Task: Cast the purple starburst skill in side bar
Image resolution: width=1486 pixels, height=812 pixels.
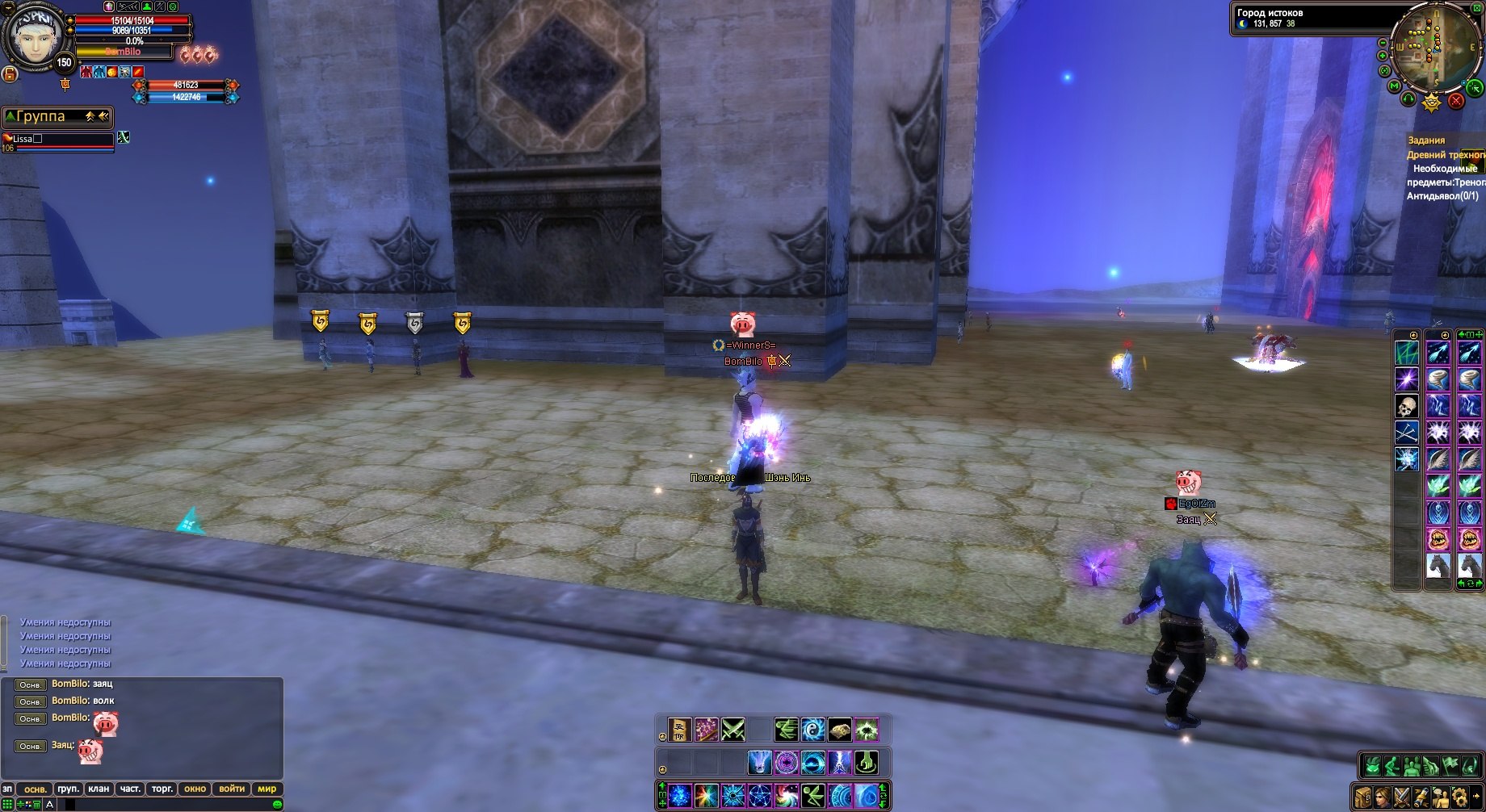Action: coord(1407,379)
